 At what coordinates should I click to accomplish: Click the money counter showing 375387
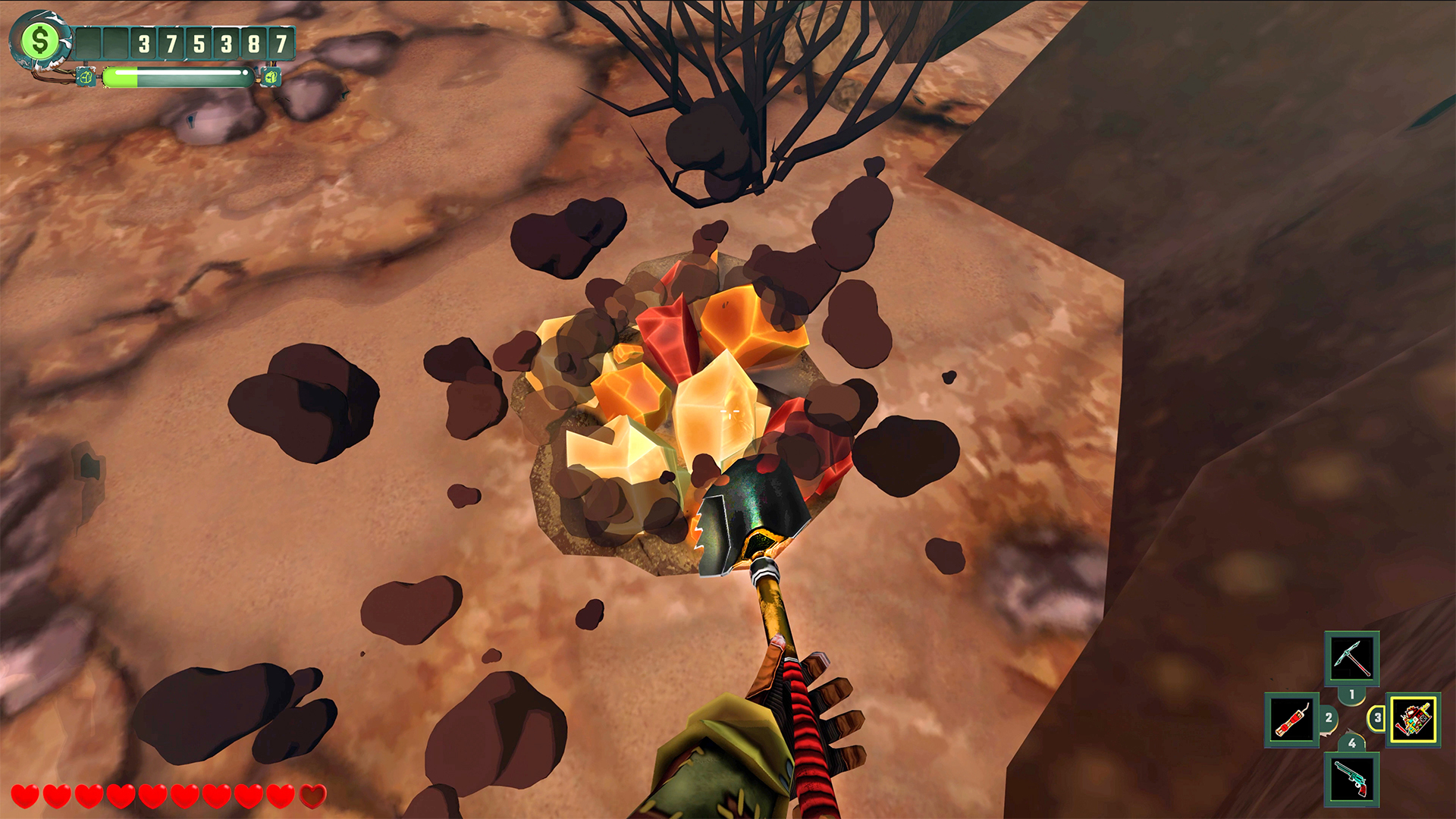pyautogui.click(x=212, y=42)
